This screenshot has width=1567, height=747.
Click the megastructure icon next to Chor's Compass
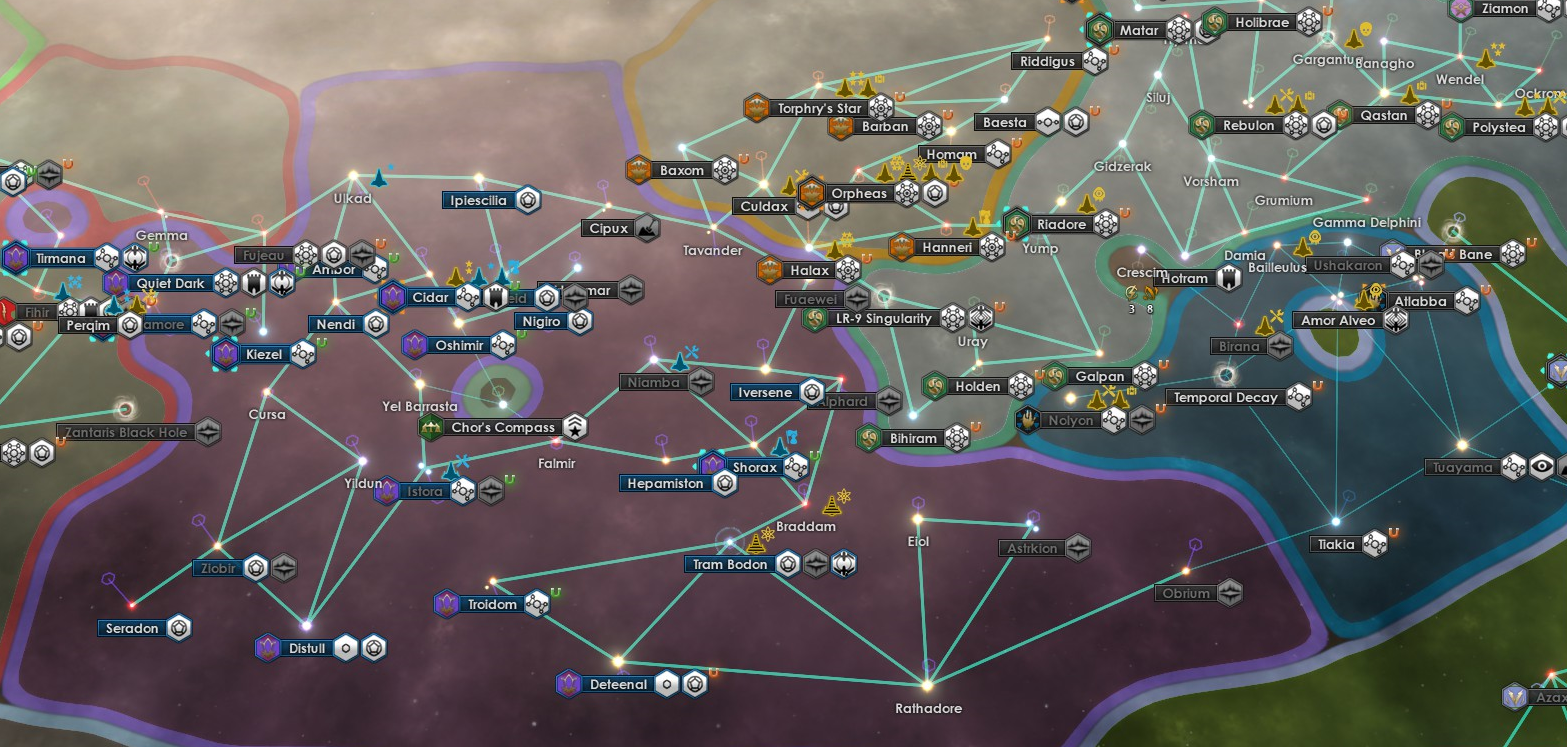pyautogui.click(x=575, y=425)
